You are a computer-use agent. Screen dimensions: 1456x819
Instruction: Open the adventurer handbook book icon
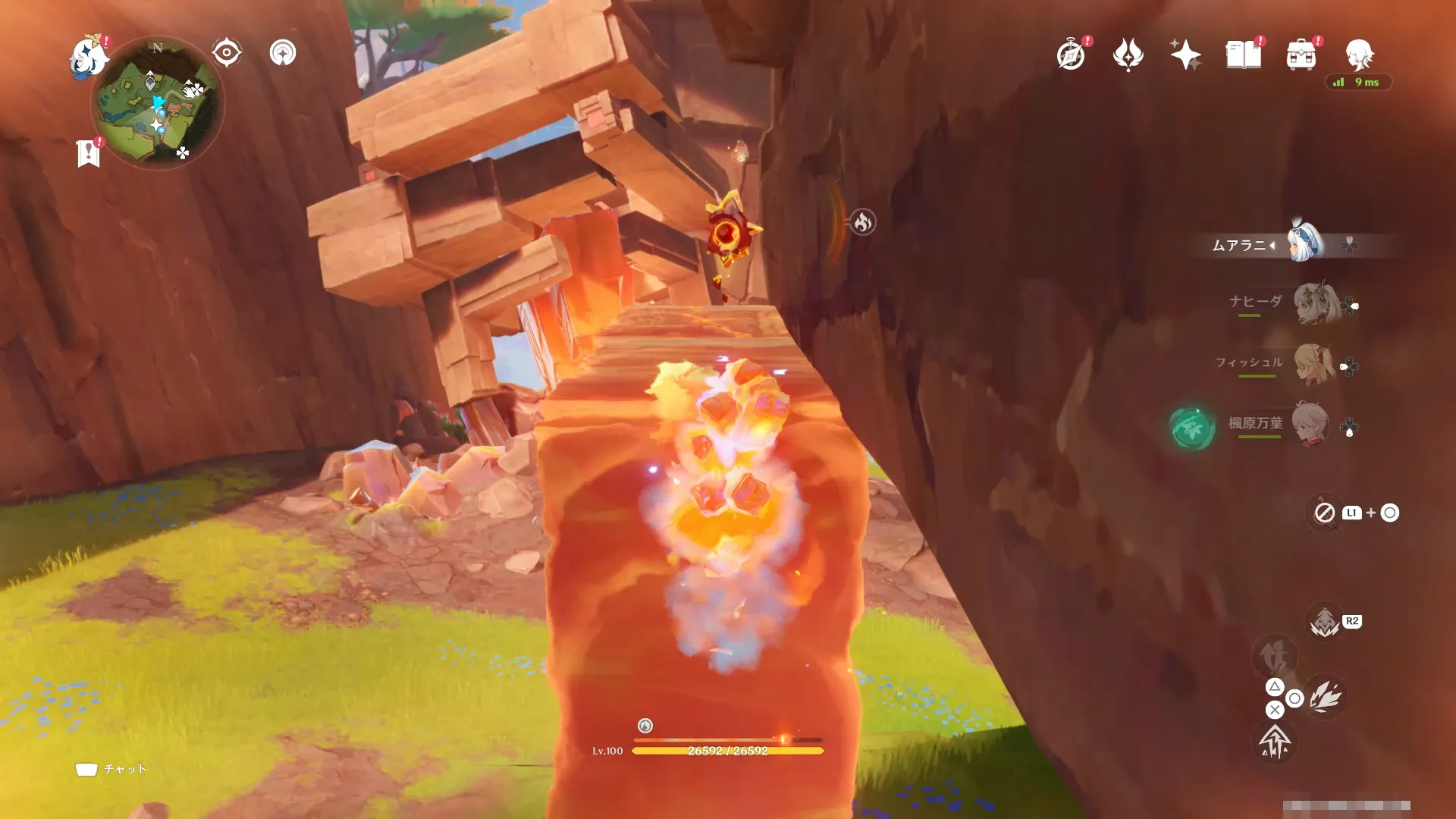tap(1244, 55)
